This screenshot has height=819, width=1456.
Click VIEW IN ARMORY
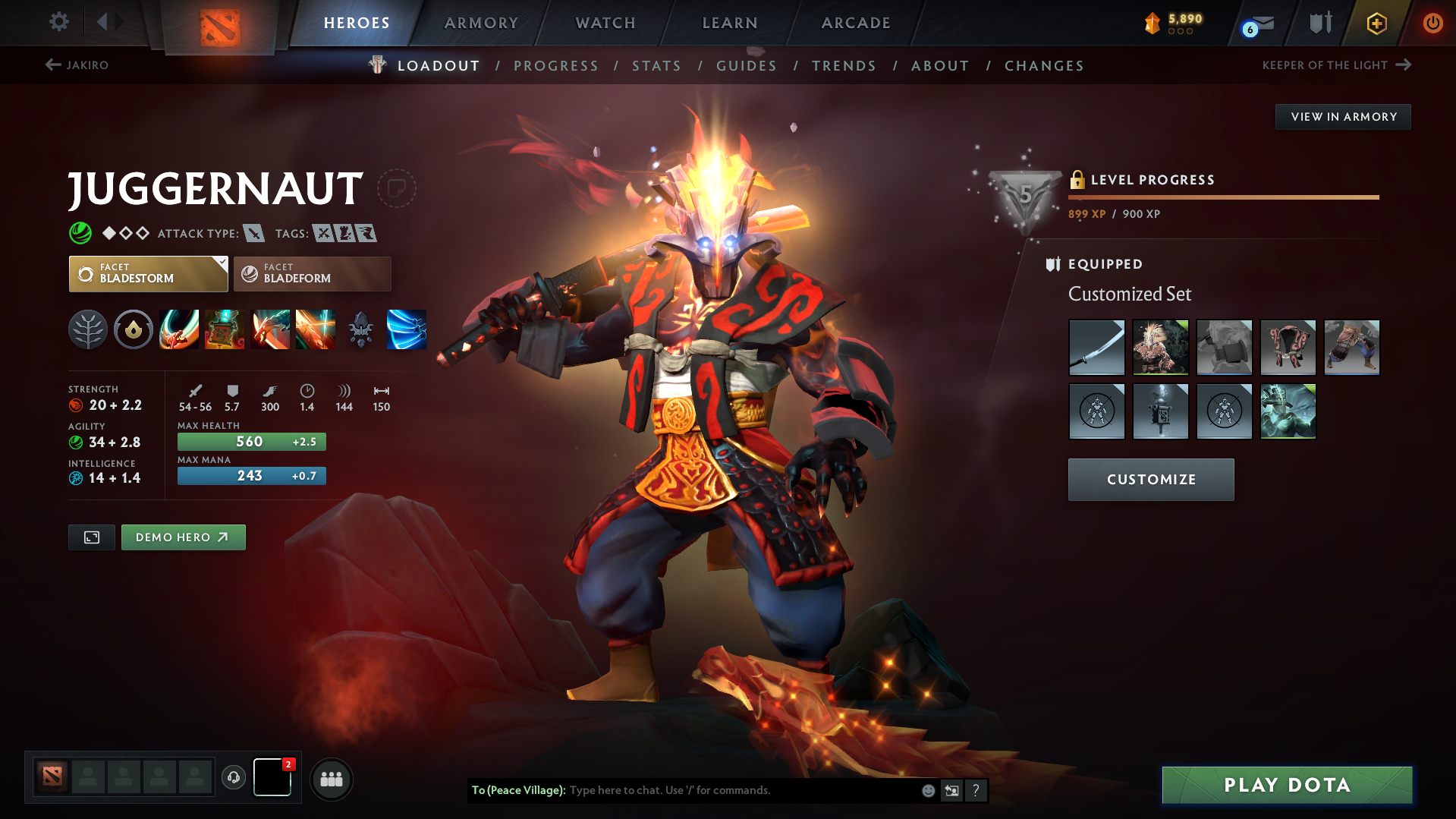tap(1343, 116)
